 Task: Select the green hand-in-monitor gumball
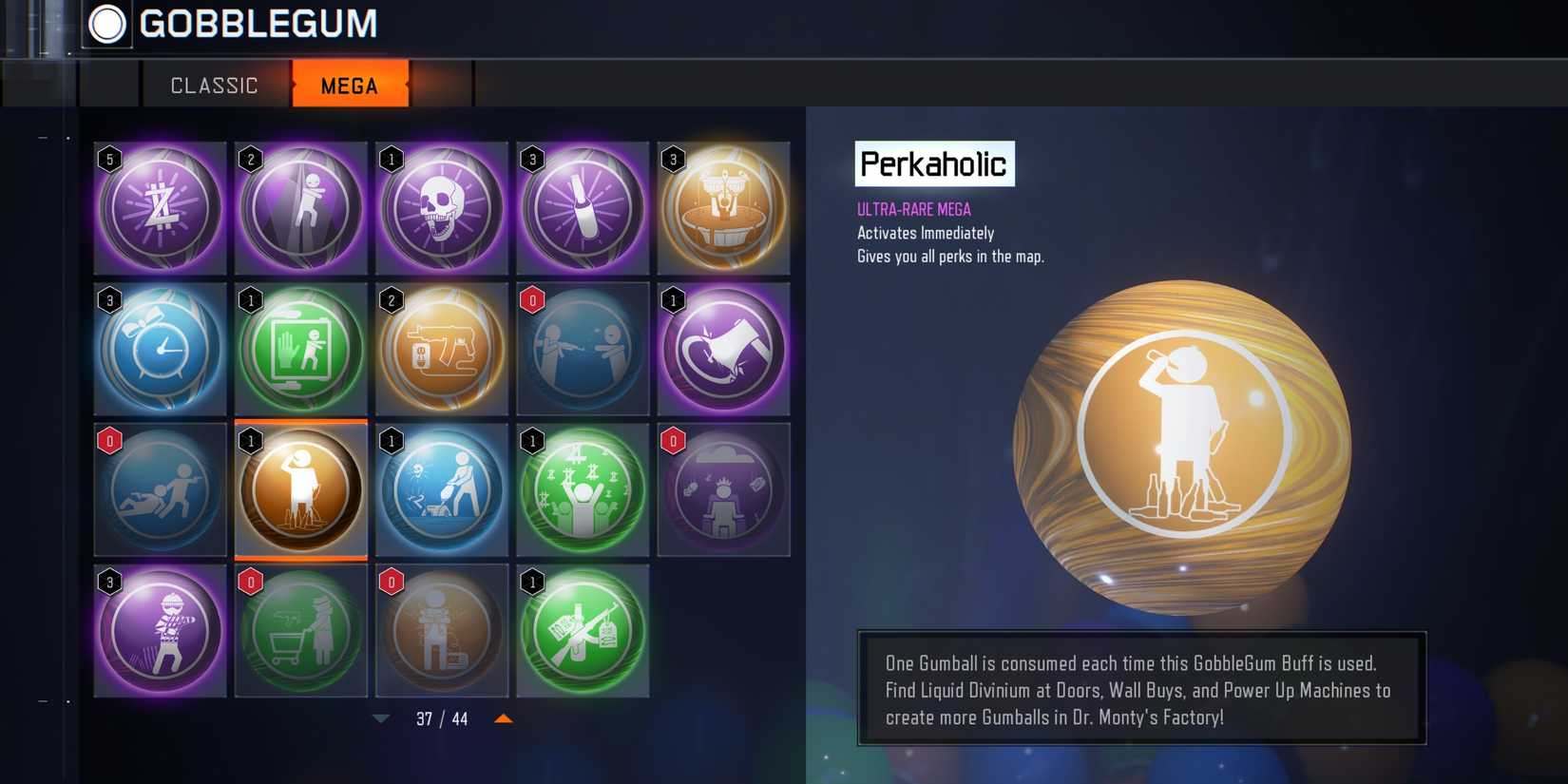point(300,349)
